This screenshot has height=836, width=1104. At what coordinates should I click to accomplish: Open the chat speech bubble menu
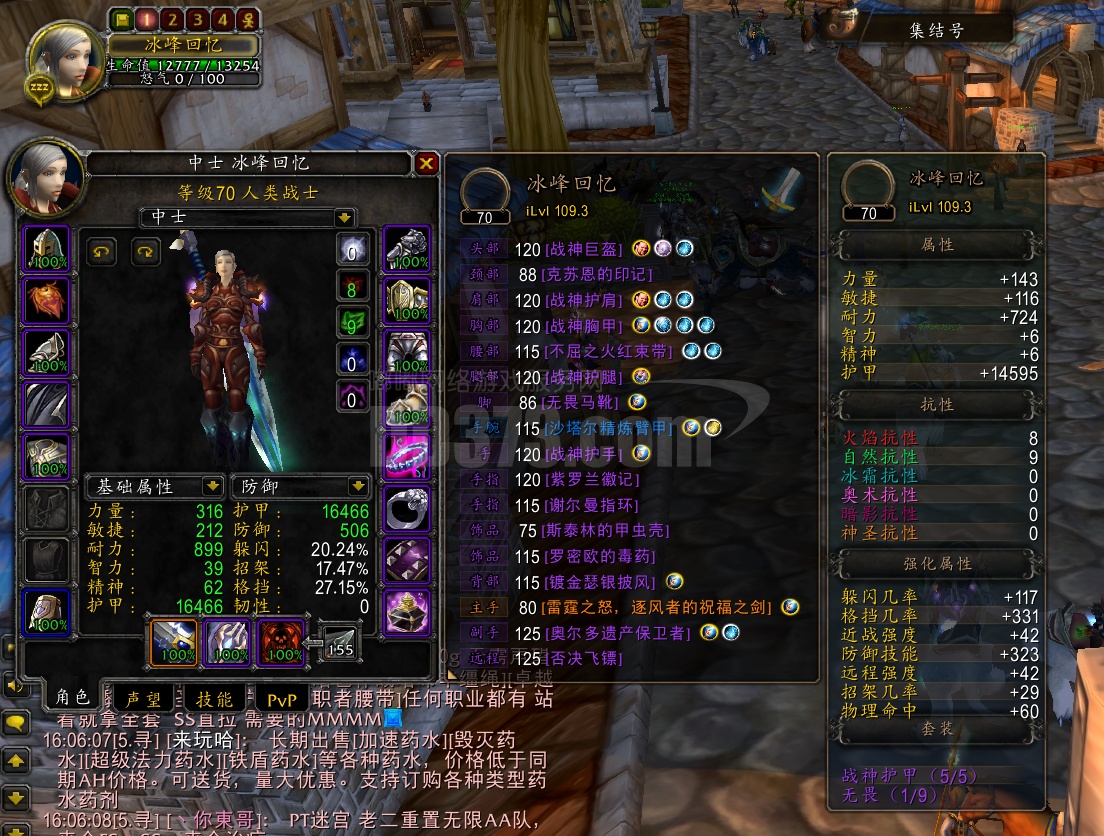coord(16,723)
